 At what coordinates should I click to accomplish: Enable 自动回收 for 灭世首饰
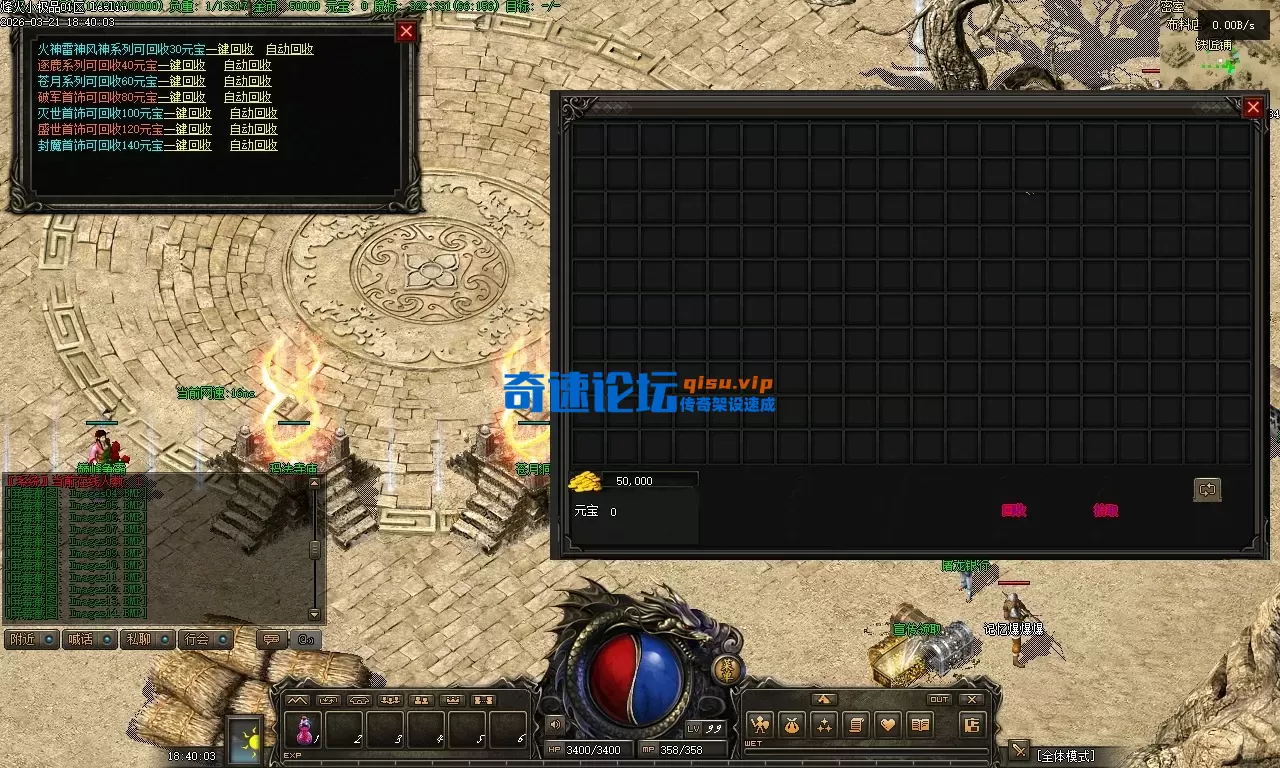pos(253,113)
